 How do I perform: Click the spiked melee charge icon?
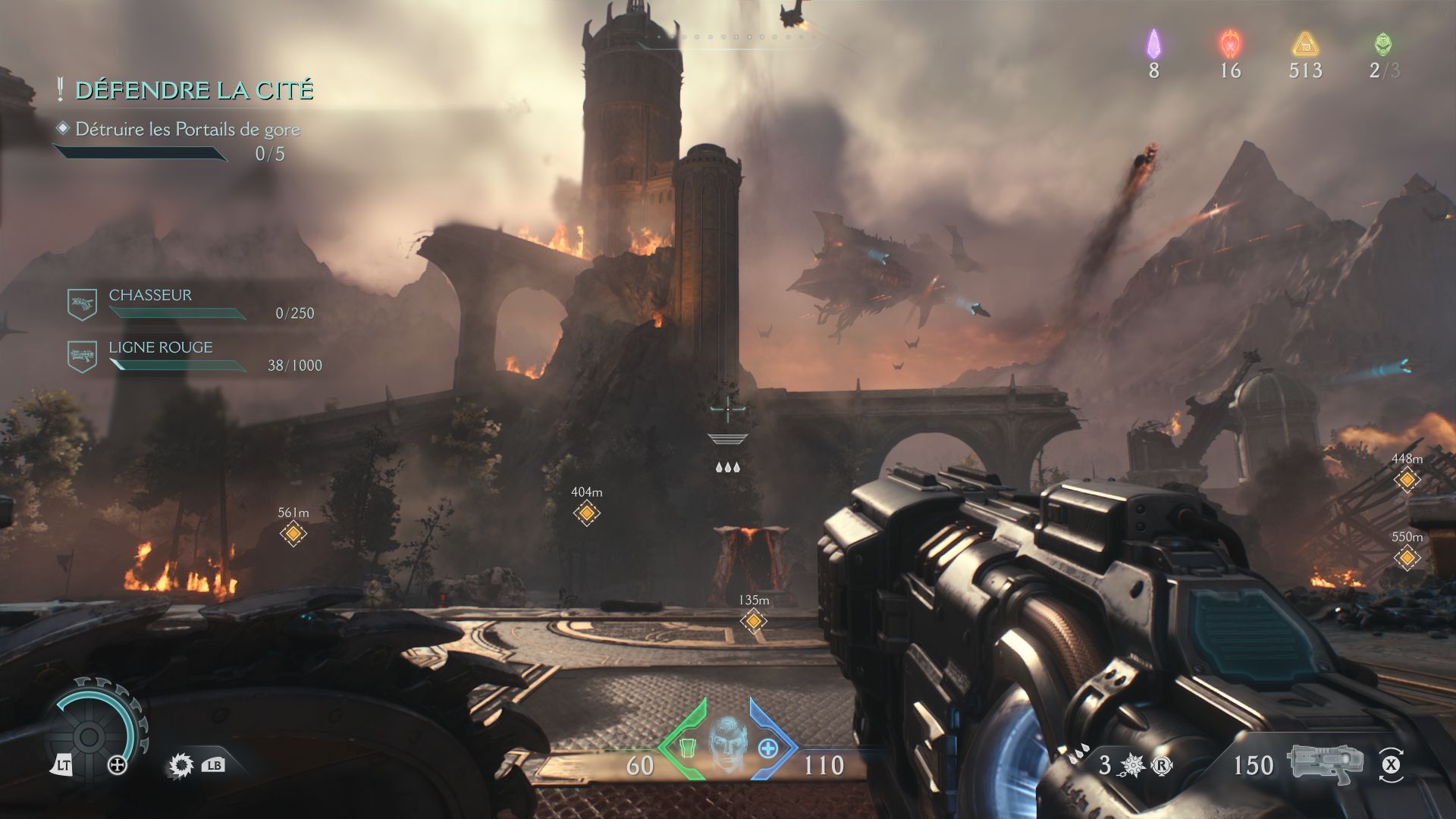tap(1131, 765)
